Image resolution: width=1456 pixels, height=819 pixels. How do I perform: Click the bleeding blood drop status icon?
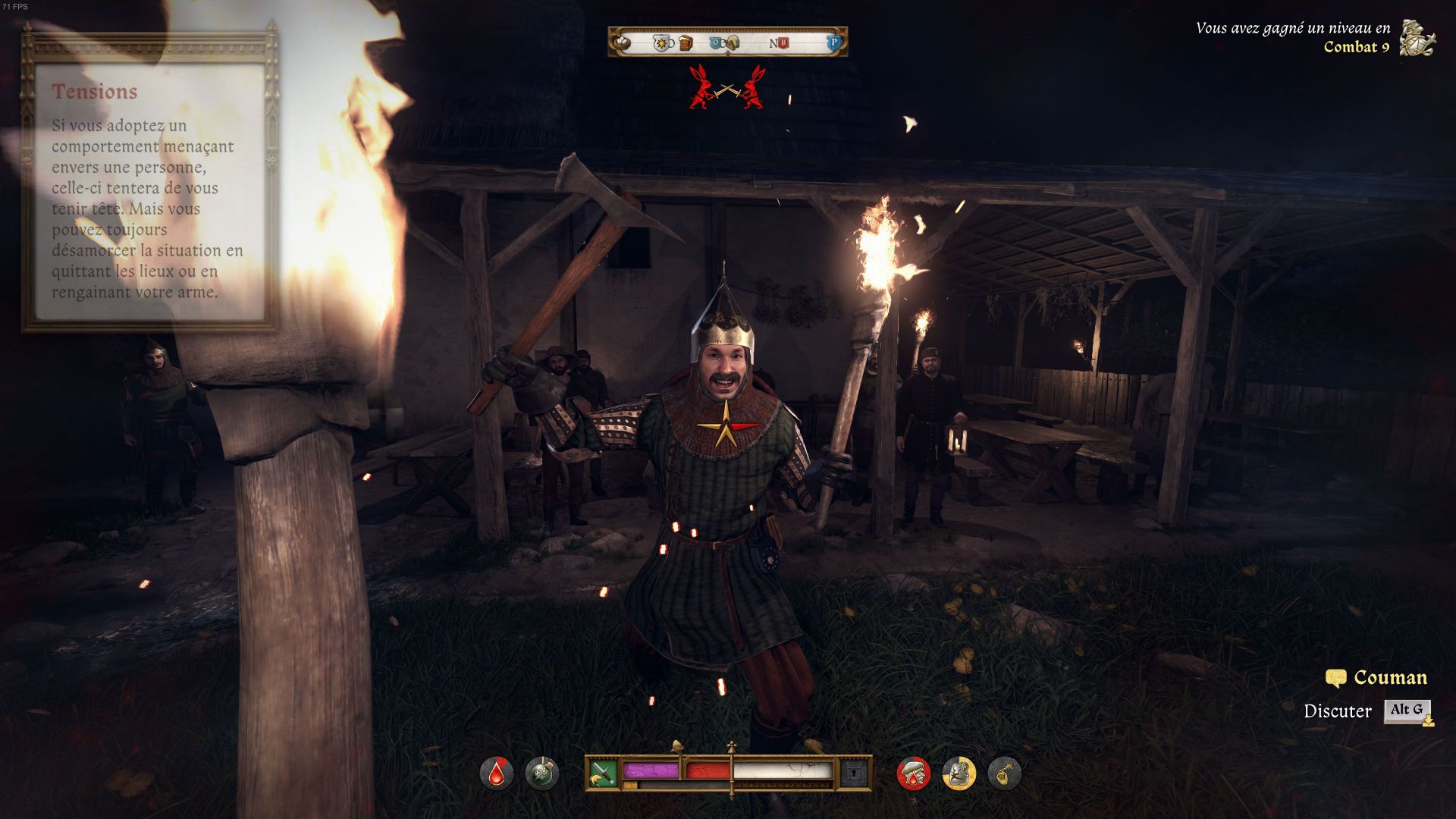(496, 774)
